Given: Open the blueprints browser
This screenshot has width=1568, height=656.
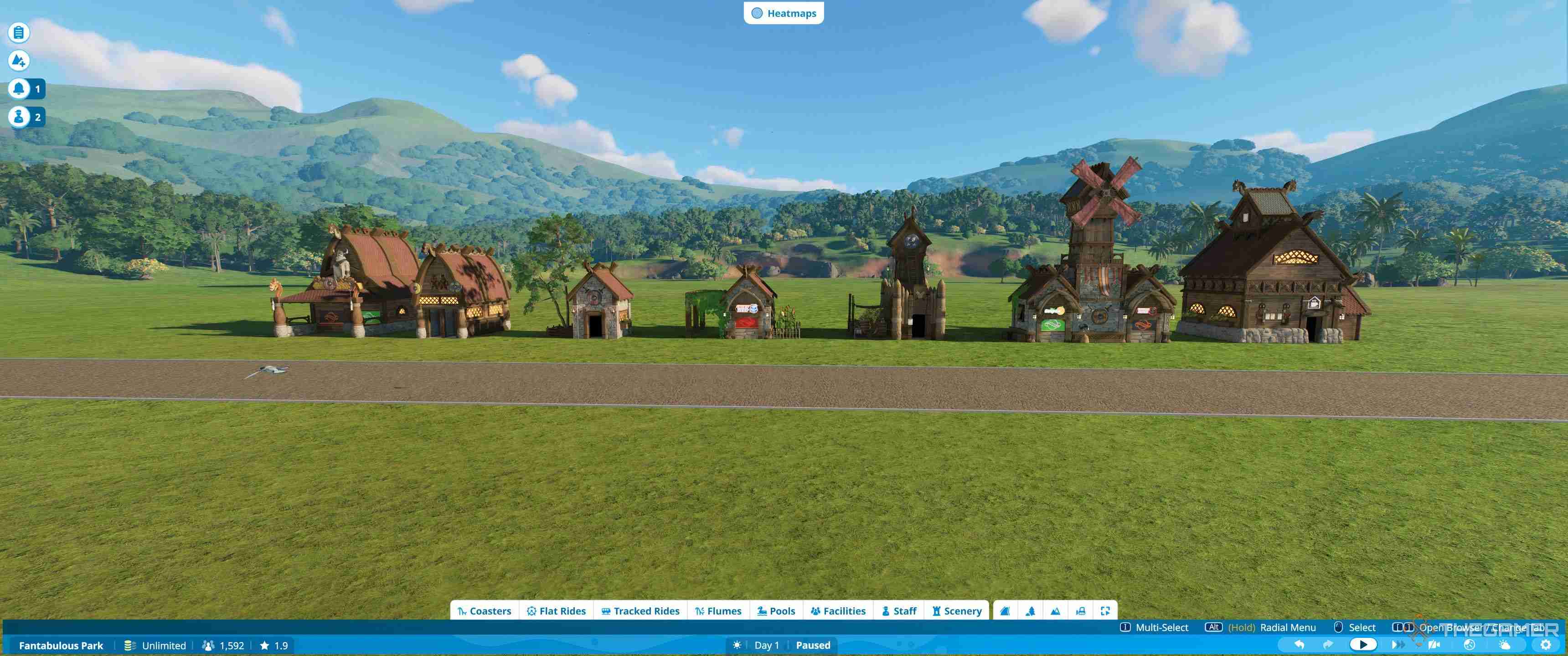Looking at the screenshot, I should point(1082,611).
